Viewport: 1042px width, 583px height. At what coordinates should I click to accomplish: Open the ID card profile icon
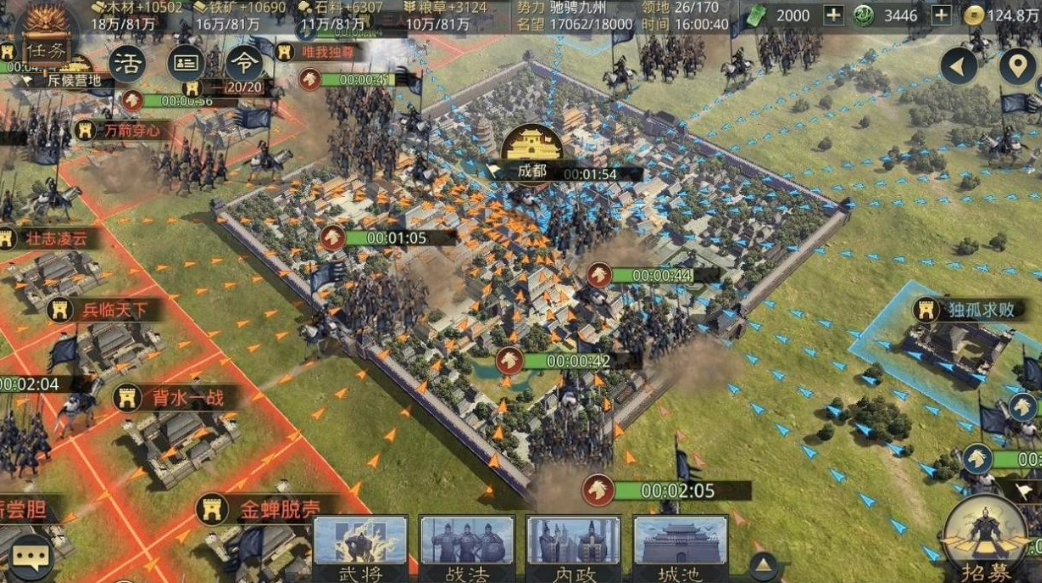186,64
